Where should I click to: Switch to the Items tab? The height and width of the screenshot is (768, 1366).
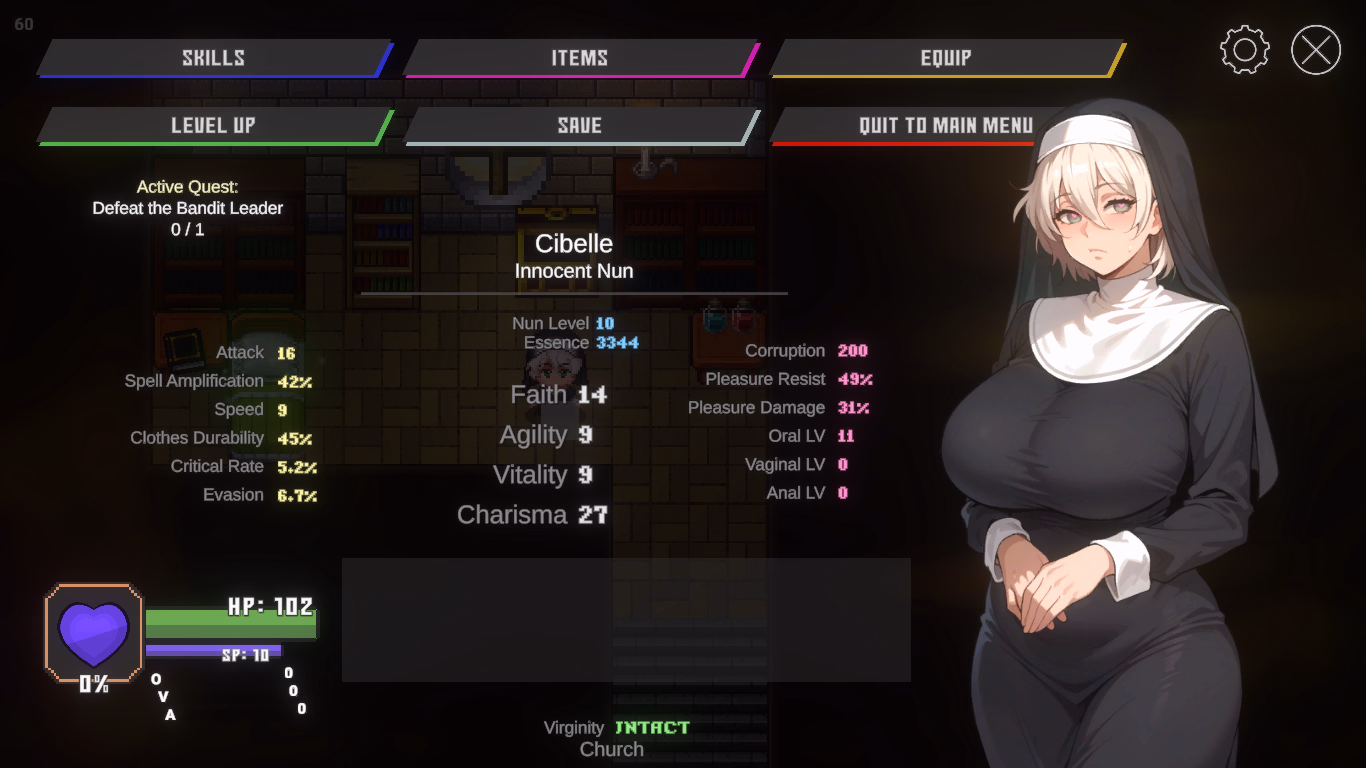pyautogui.click(x=583, y=57)
